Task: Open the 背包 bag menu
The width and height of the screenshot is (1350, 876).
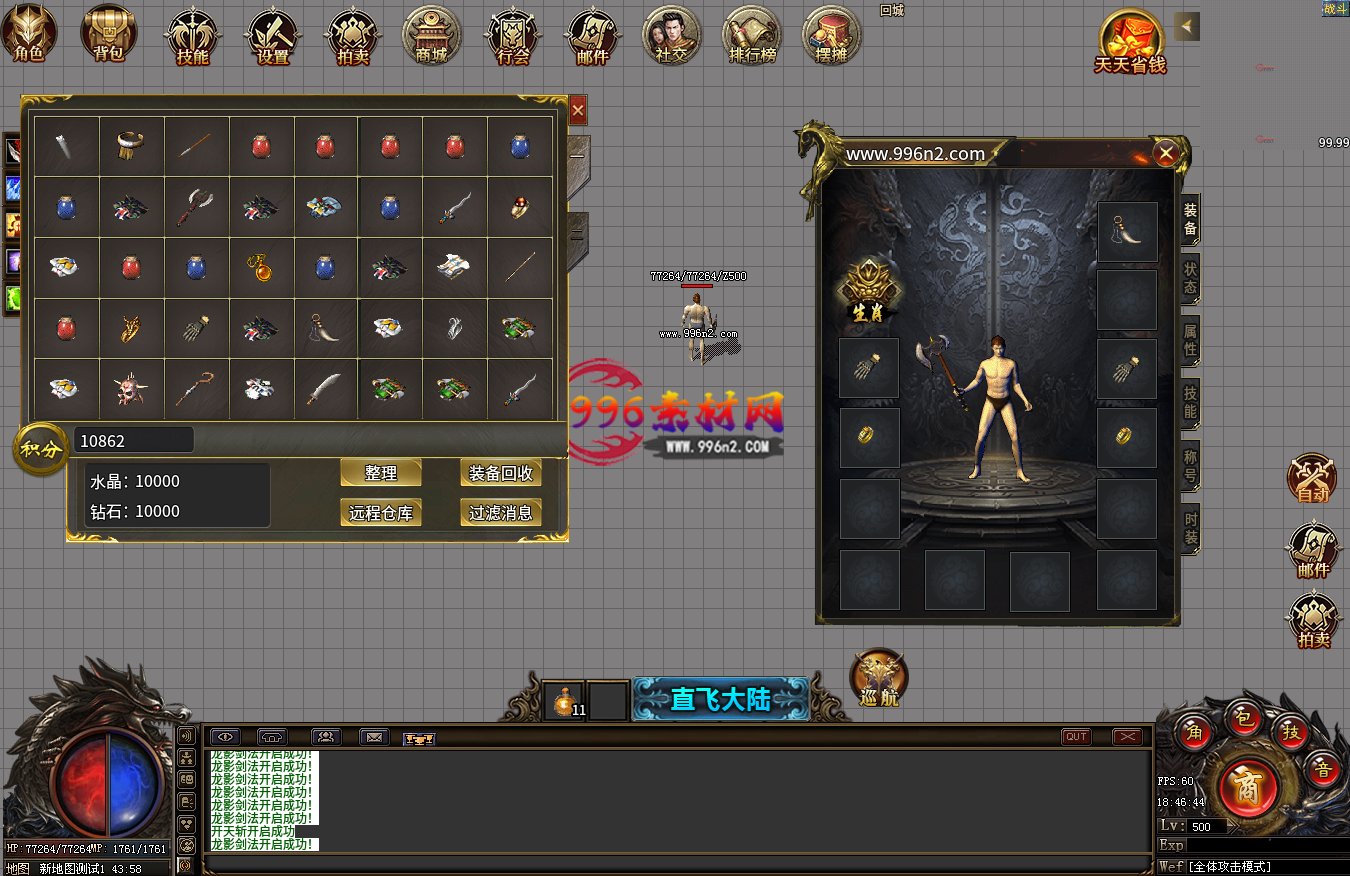Action: point(109,34)
